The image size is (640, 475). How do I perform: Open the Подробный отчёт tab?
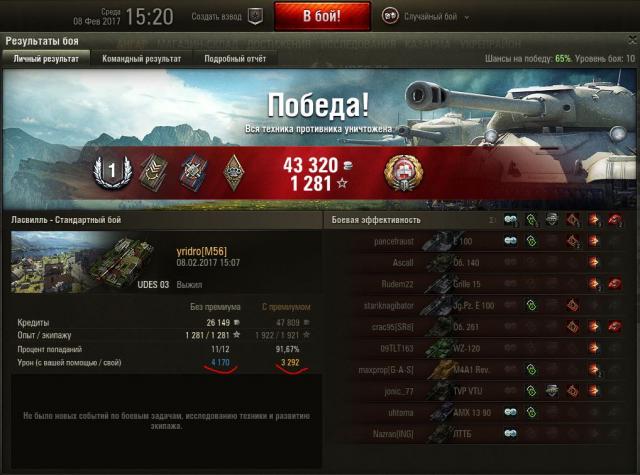pos(236,59)
